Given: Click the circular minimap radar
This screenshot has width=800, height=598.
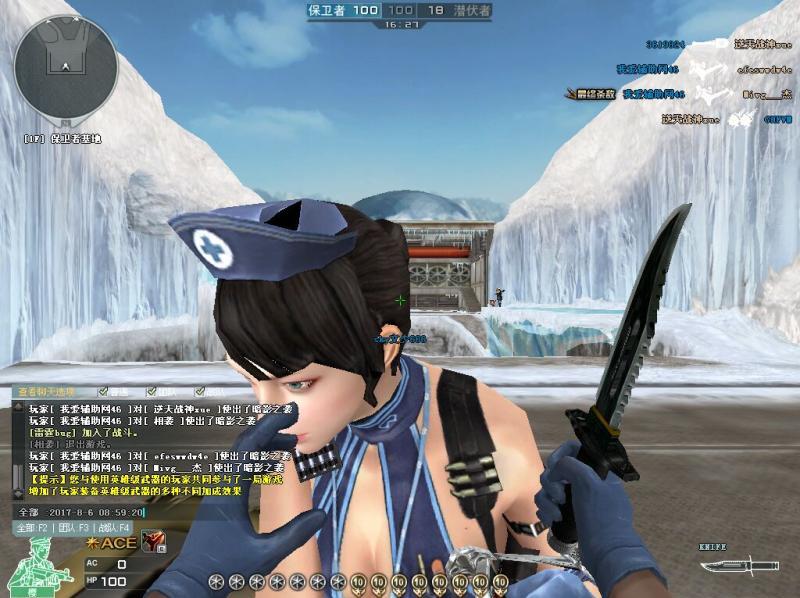Looking at the screenshot, I should pyautogui.click(x=67, y=68).
